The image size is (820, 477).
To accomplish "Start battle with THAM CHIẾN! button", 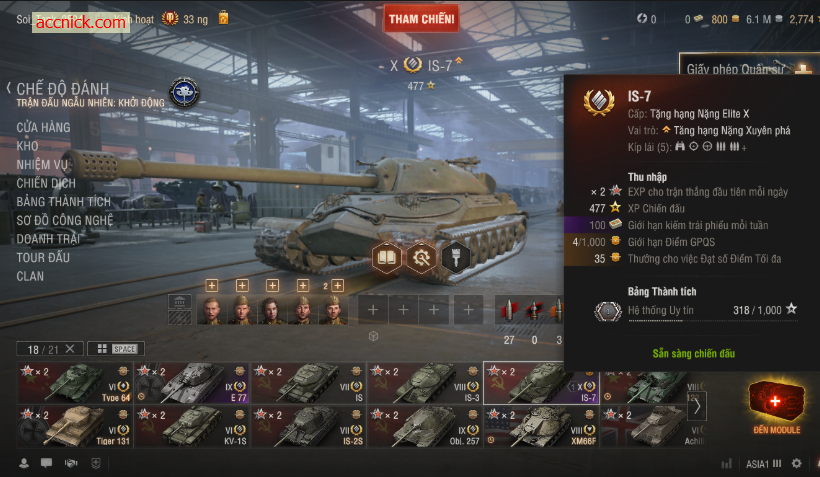I will [x=421, y=18].
